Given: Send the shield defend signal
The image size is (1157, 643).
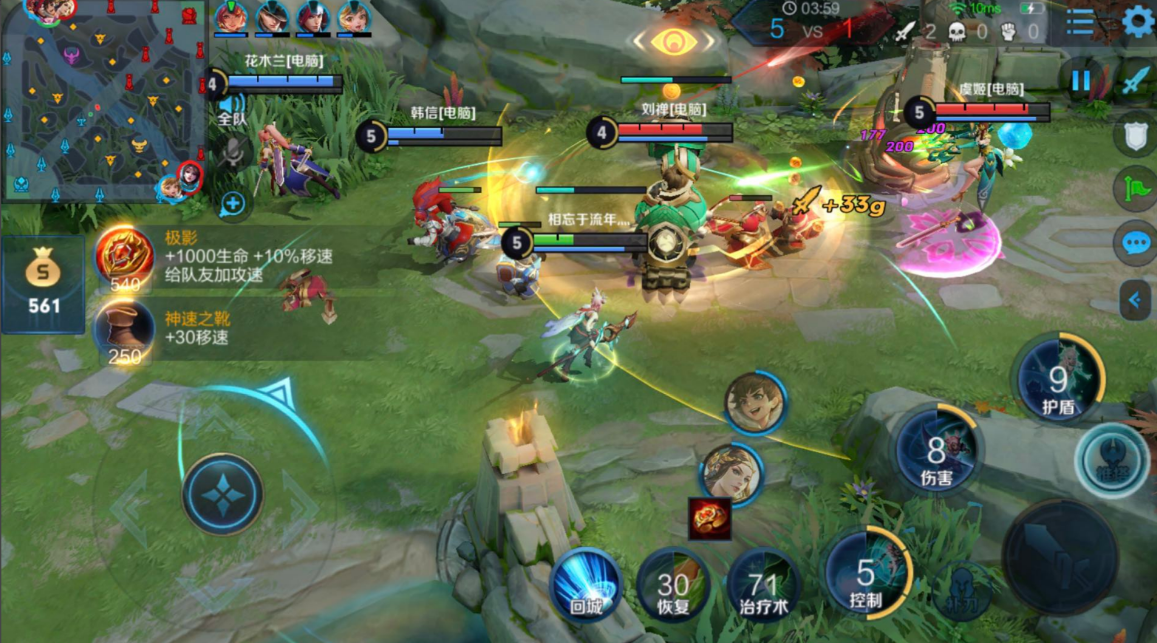Looking at the screenshot, I should click(1135, 136).
